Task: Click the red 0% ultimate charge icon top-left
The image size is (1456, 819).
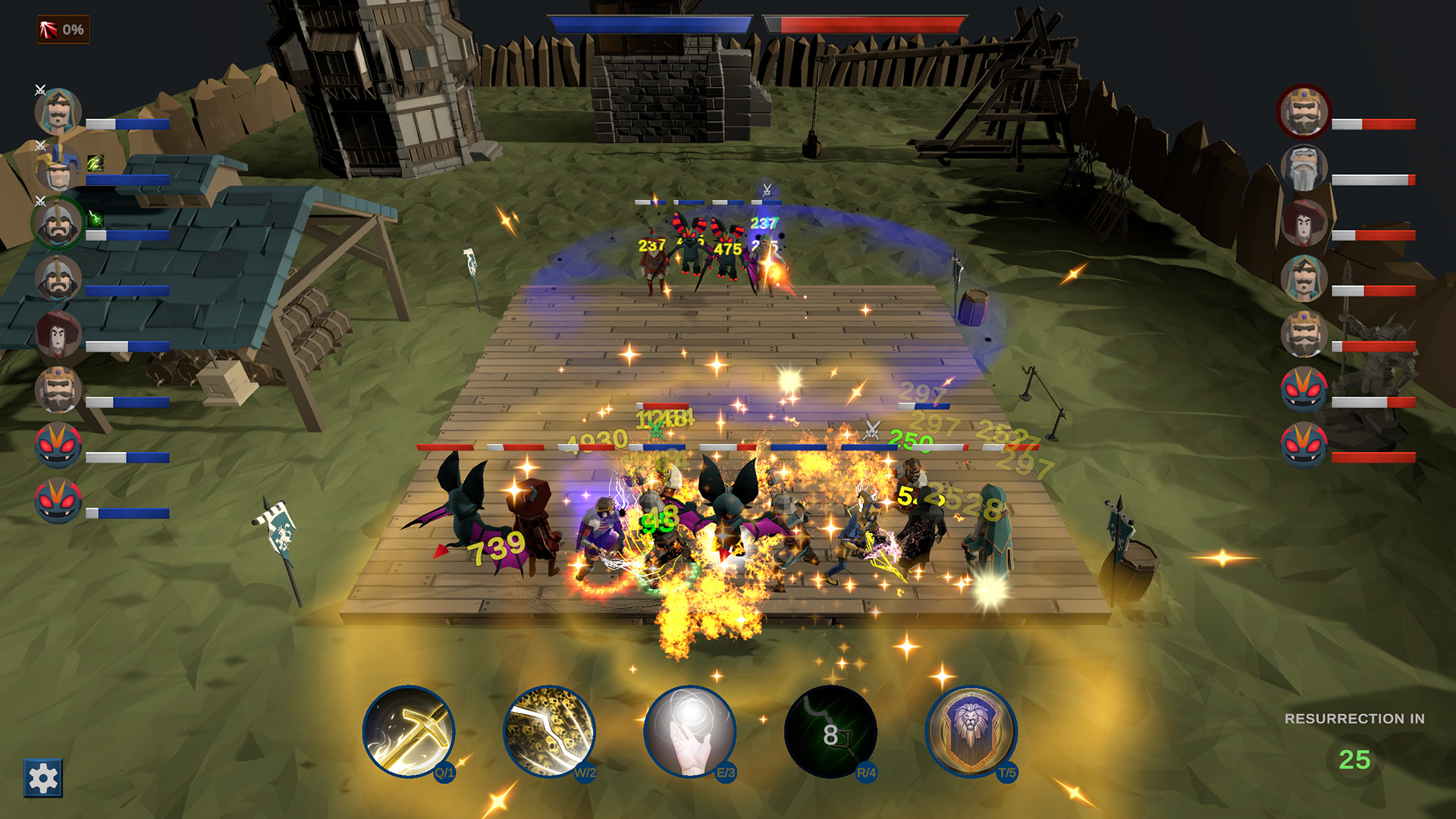Action: point(61,30)
